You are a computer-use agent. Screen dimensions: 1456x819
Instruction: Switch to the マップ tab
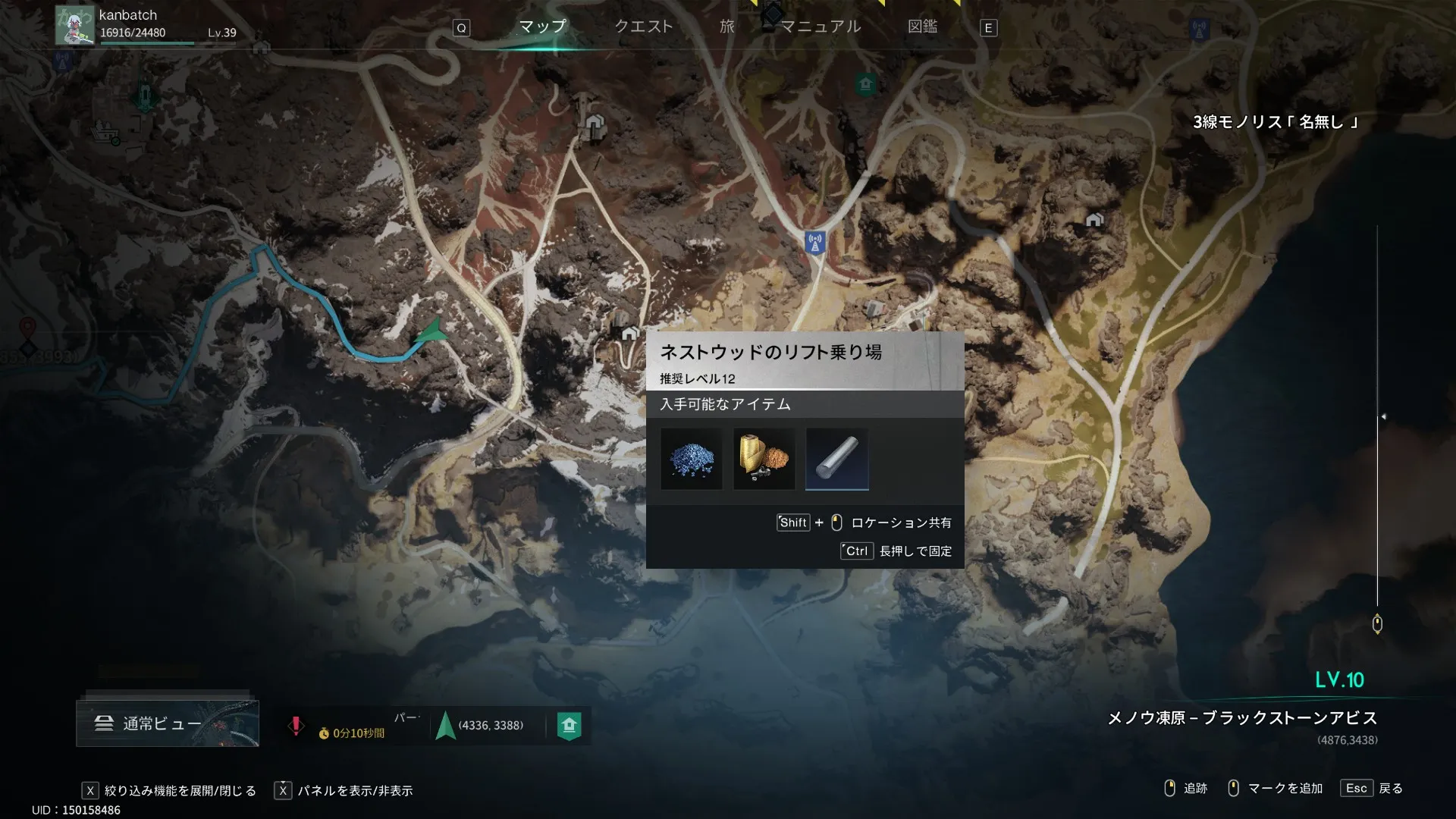click(542, 27)
